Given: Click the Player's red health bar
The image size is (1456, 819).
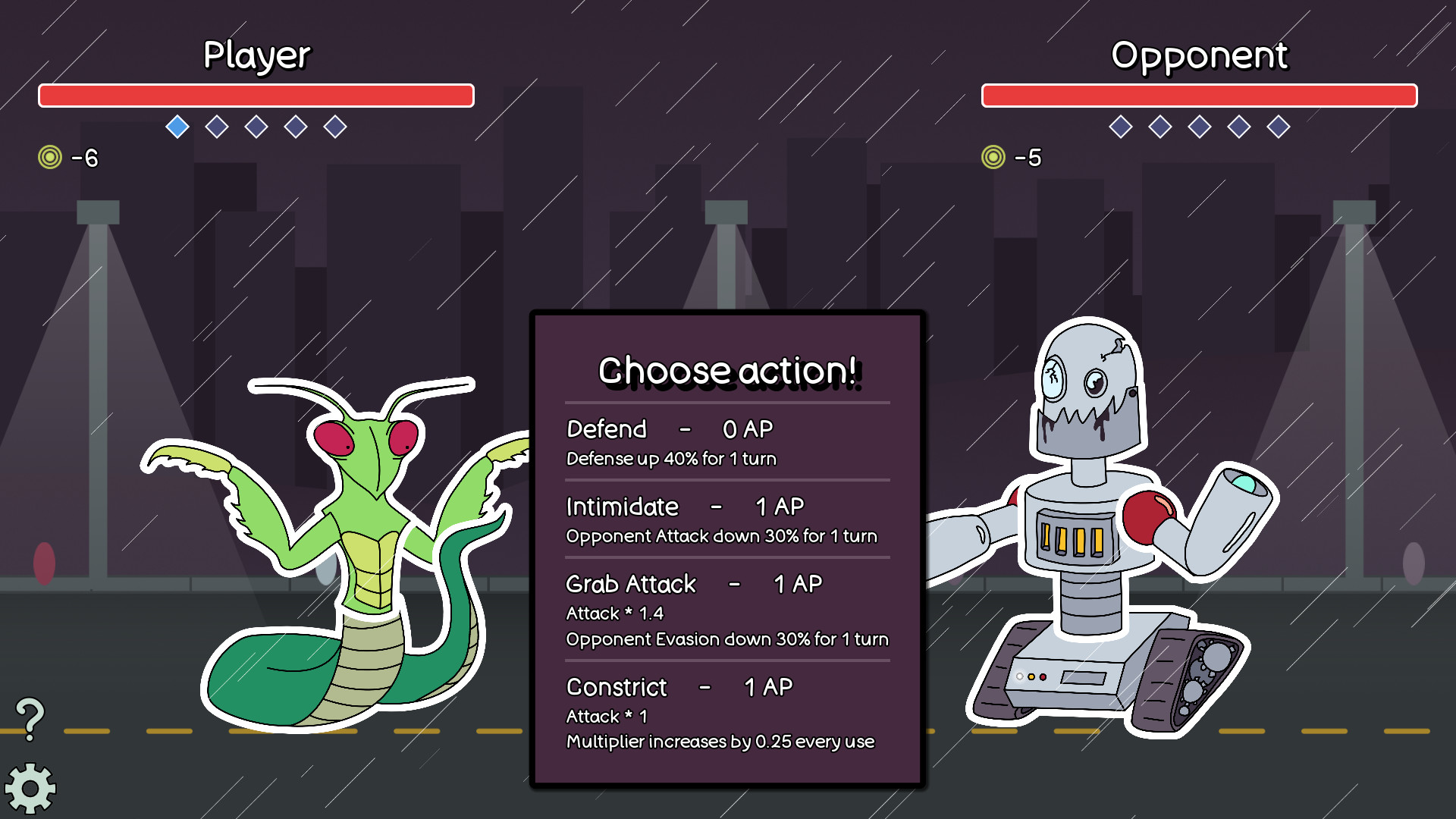Looking at the screenshot, I should coord(256,95).
